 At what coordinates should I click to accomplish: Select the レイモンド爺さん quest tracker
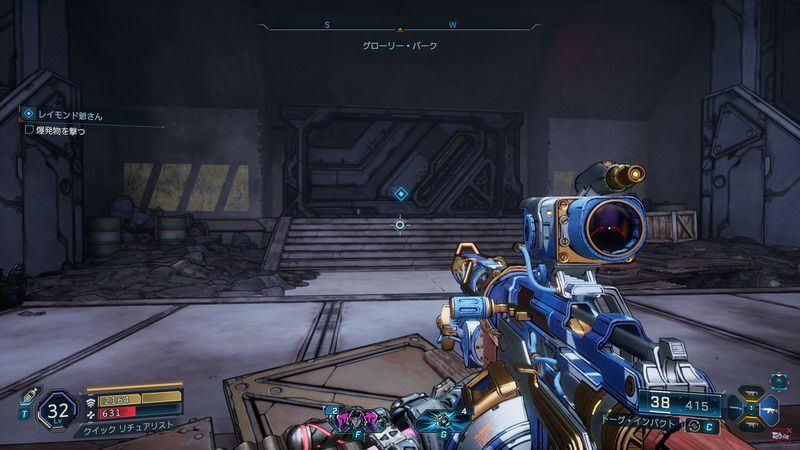(x=70, y=116)
